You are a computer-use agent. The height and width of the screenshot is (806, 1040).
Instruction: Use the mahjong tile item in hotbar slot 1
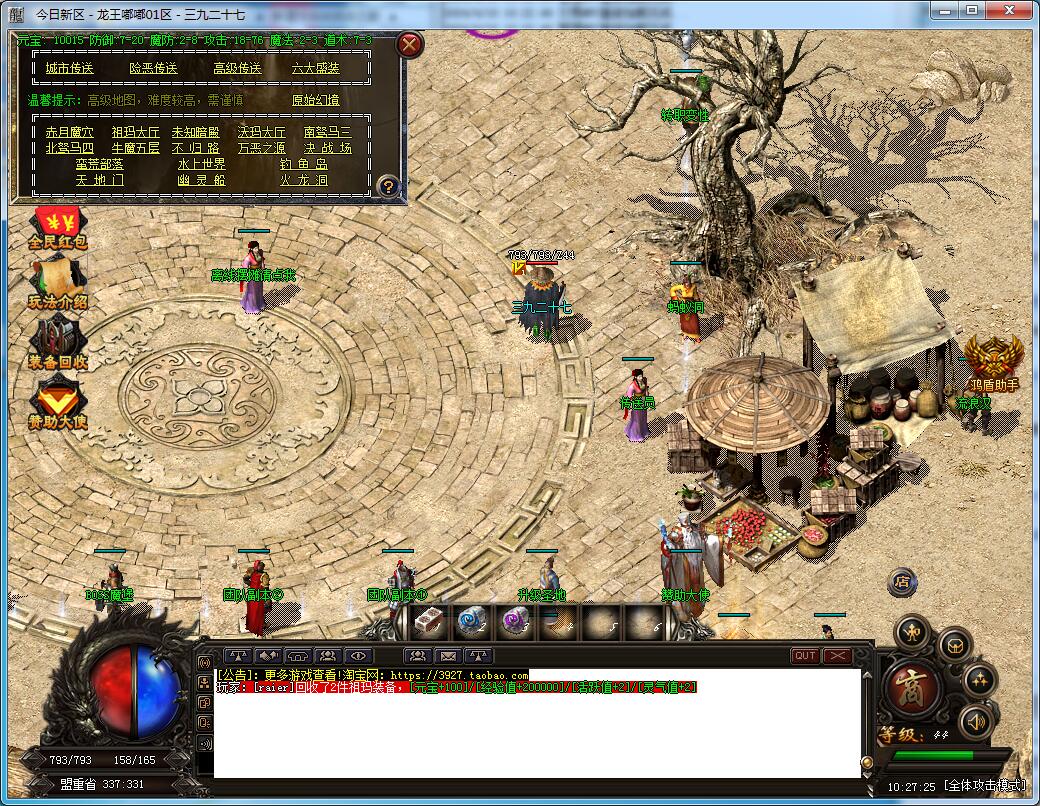click(x=431, y=622)
